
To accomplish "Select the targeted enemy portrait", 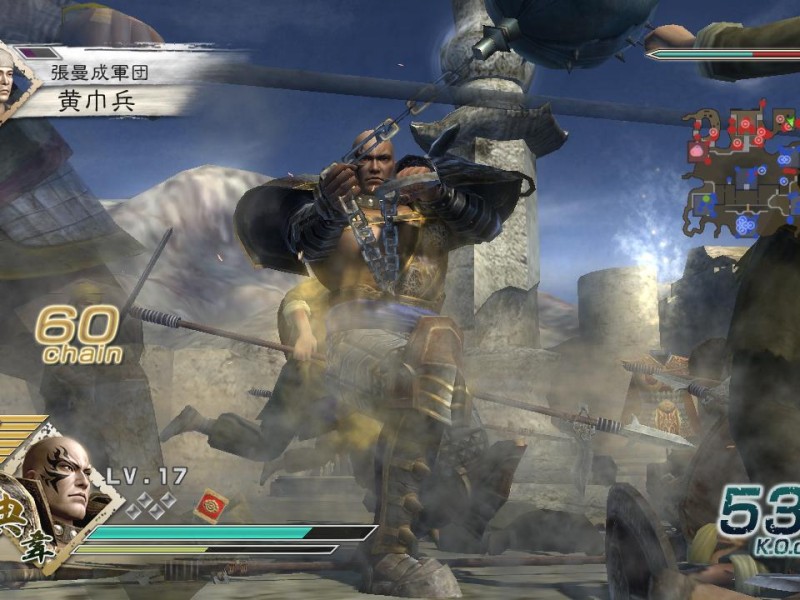I will point(8,79).
